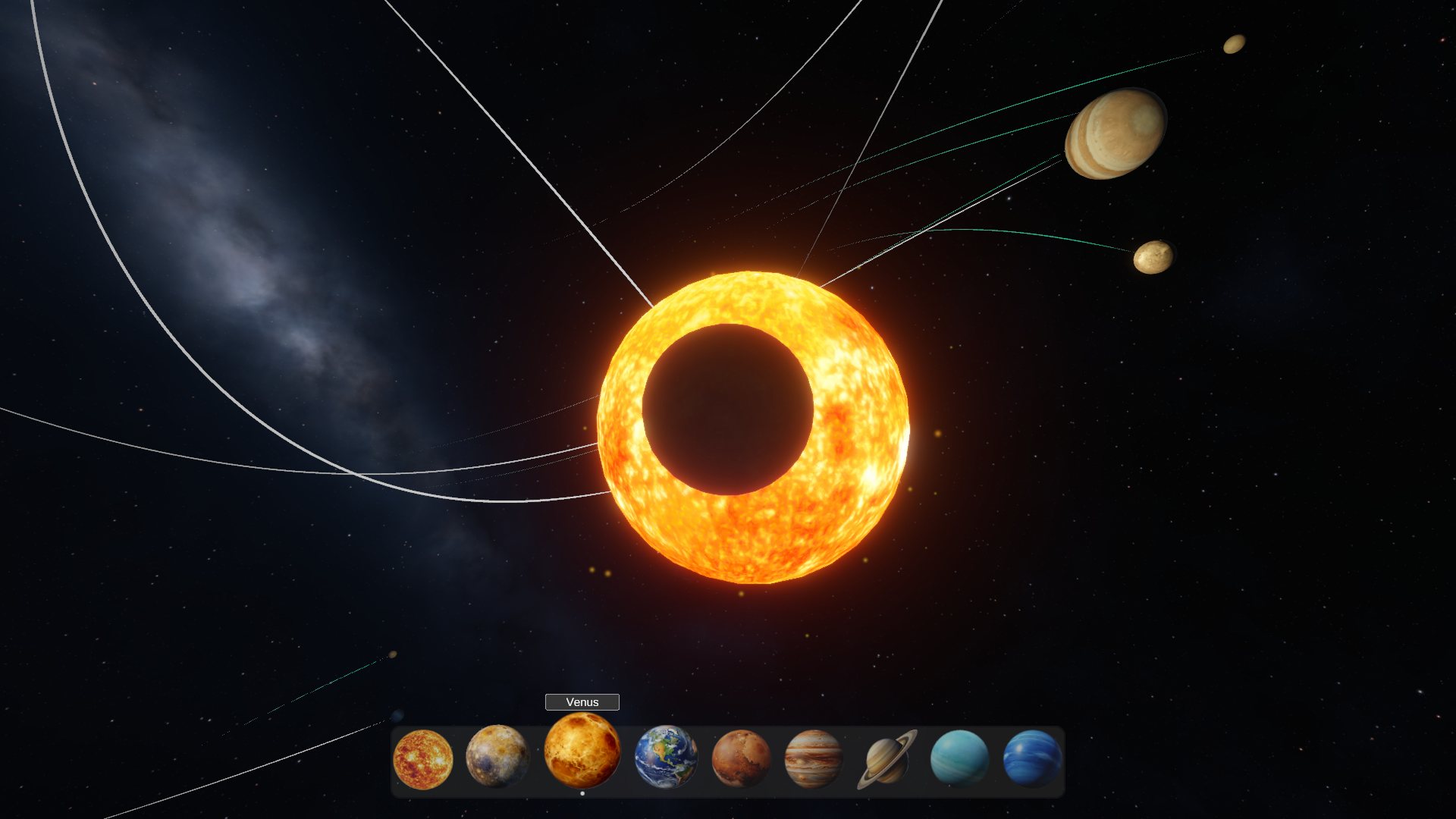Choose the deep blue Neptune icon
The width and height of the screenshot is (1456, 819).
[x=1032, y=758]
